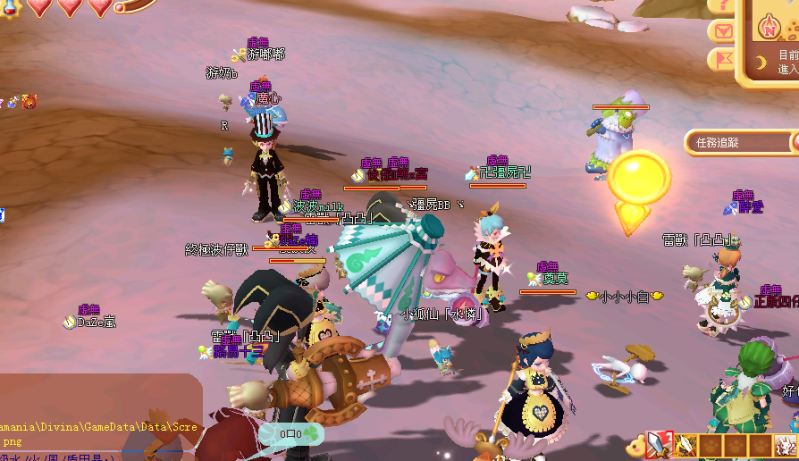
Task: Use the golden sword slash skill
Action: [686, 444]
